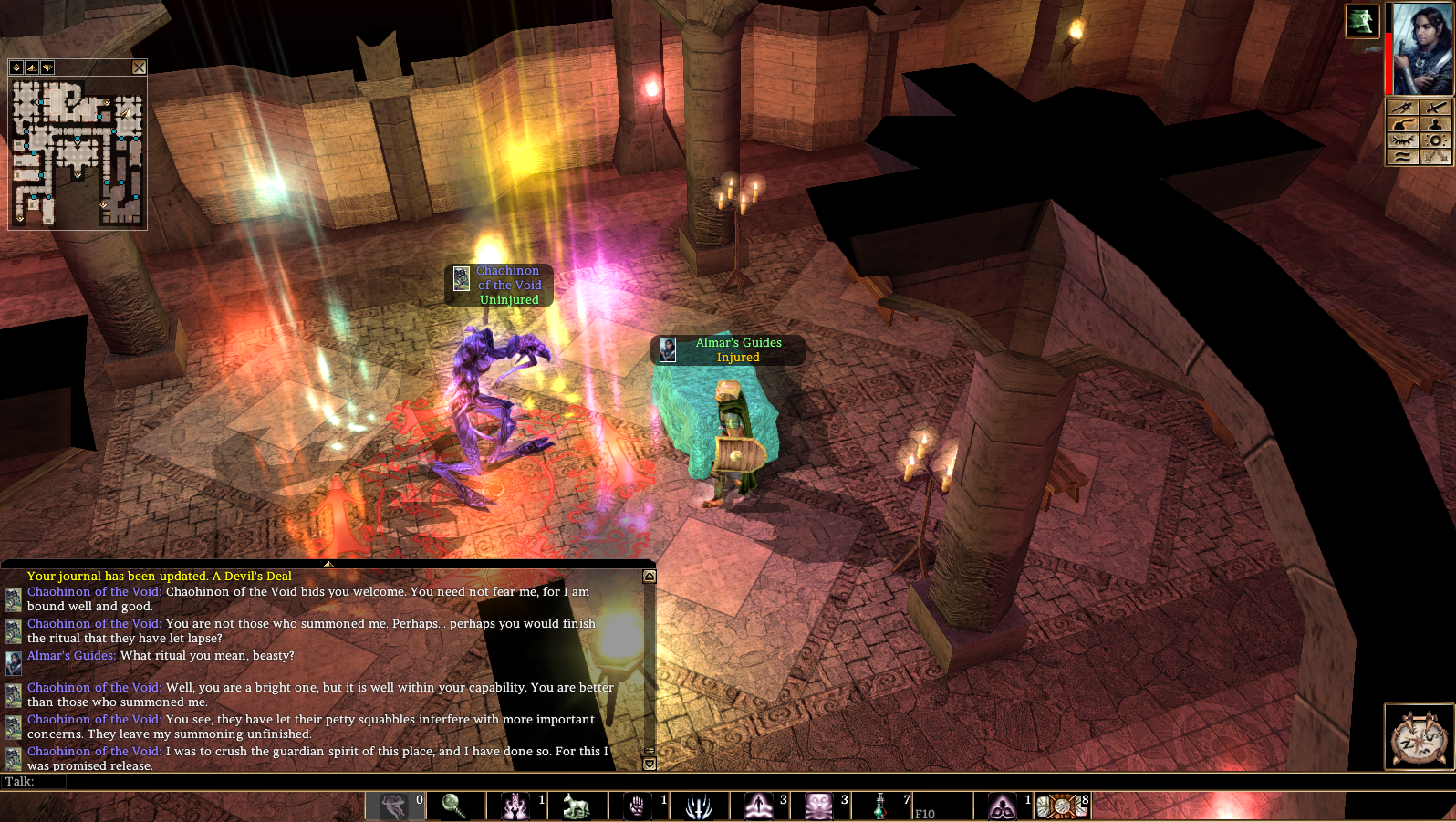The width and height of the screenshot is (1456, 822).
Task: Click the green running figure status icon
Action: point(1362,21)
